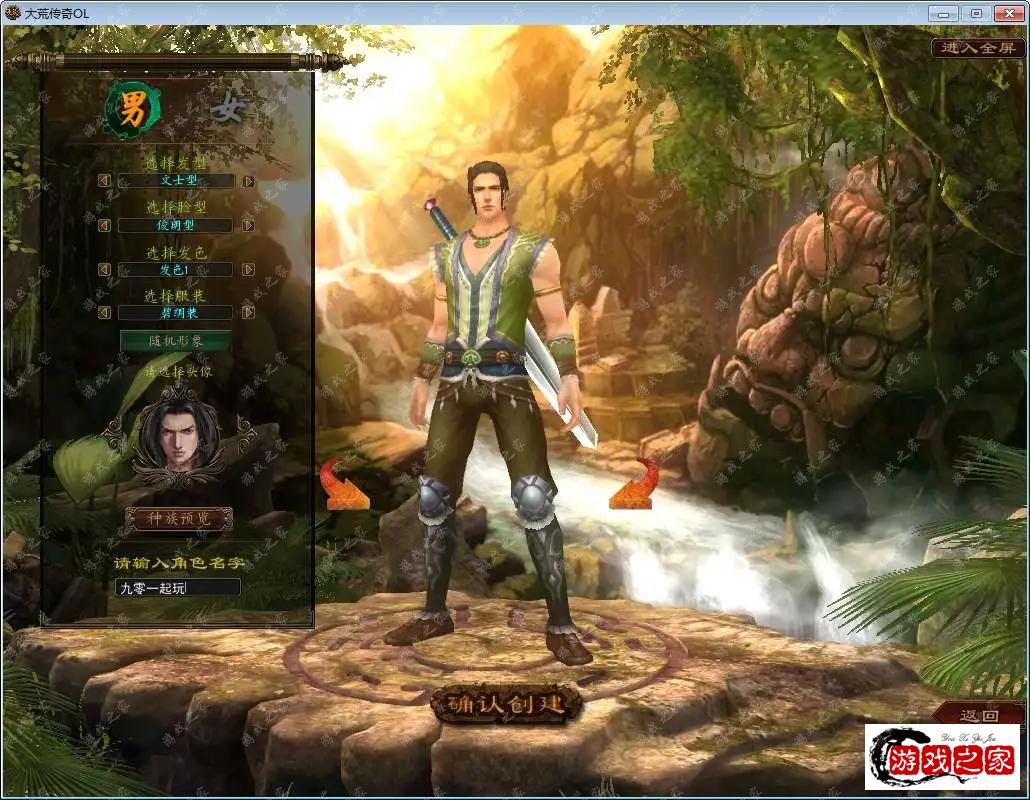The width and height of the screenshot is (1030, 800).
Task: Rotate character with the right red arrow
Action: tap(634, 484)
